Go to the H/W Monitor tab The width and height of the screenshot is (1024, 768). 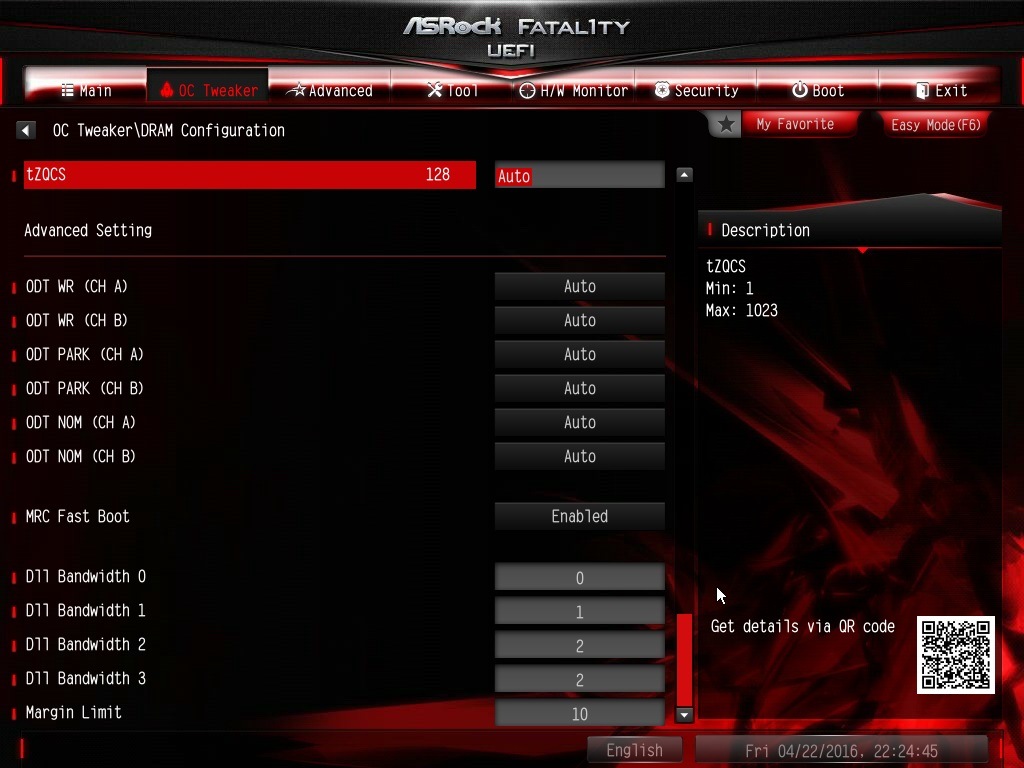pos(573,90)
